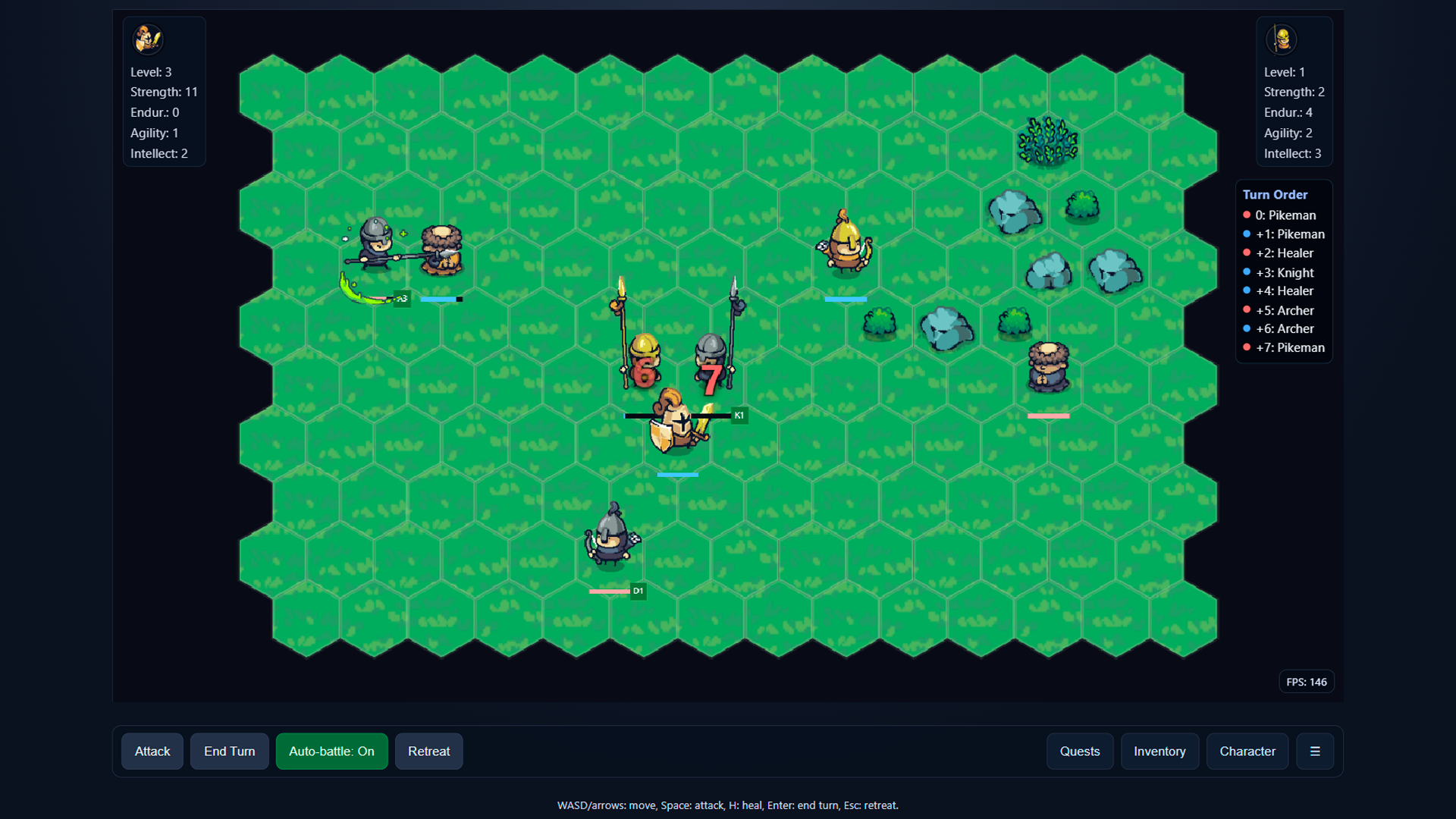Click the enemy portrait in the top-right stats panel
This screenshot has width=1456, height=819.
tap(1282, 39)
